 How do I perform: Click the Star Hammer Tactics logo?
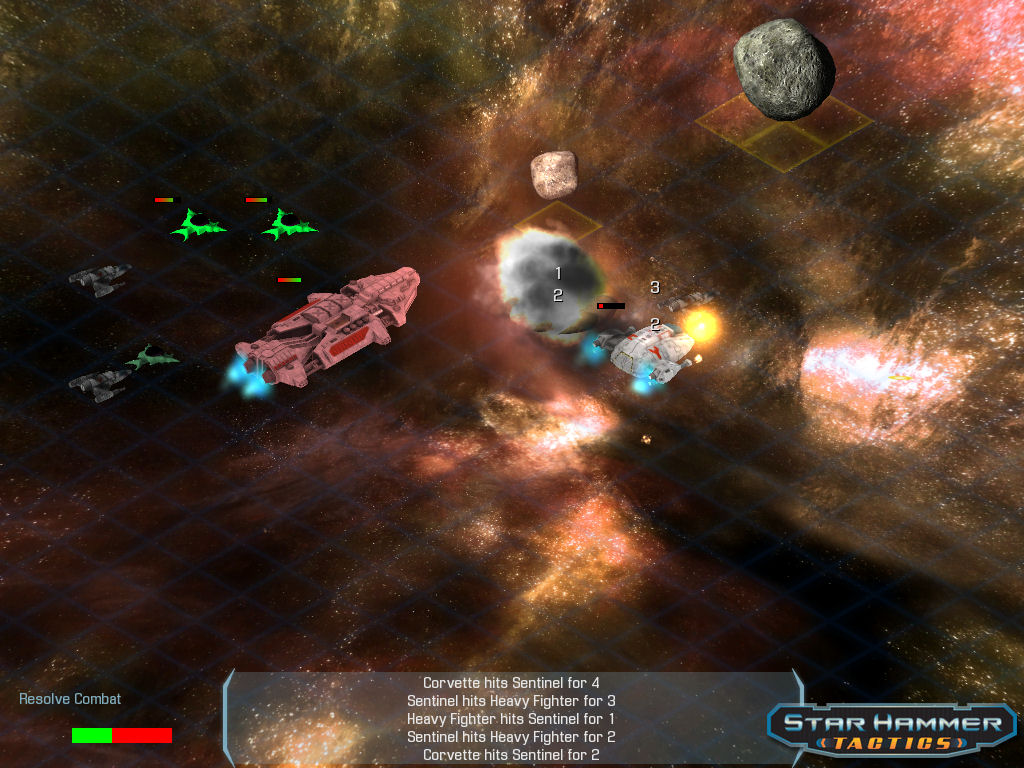[x=893, y=730]
